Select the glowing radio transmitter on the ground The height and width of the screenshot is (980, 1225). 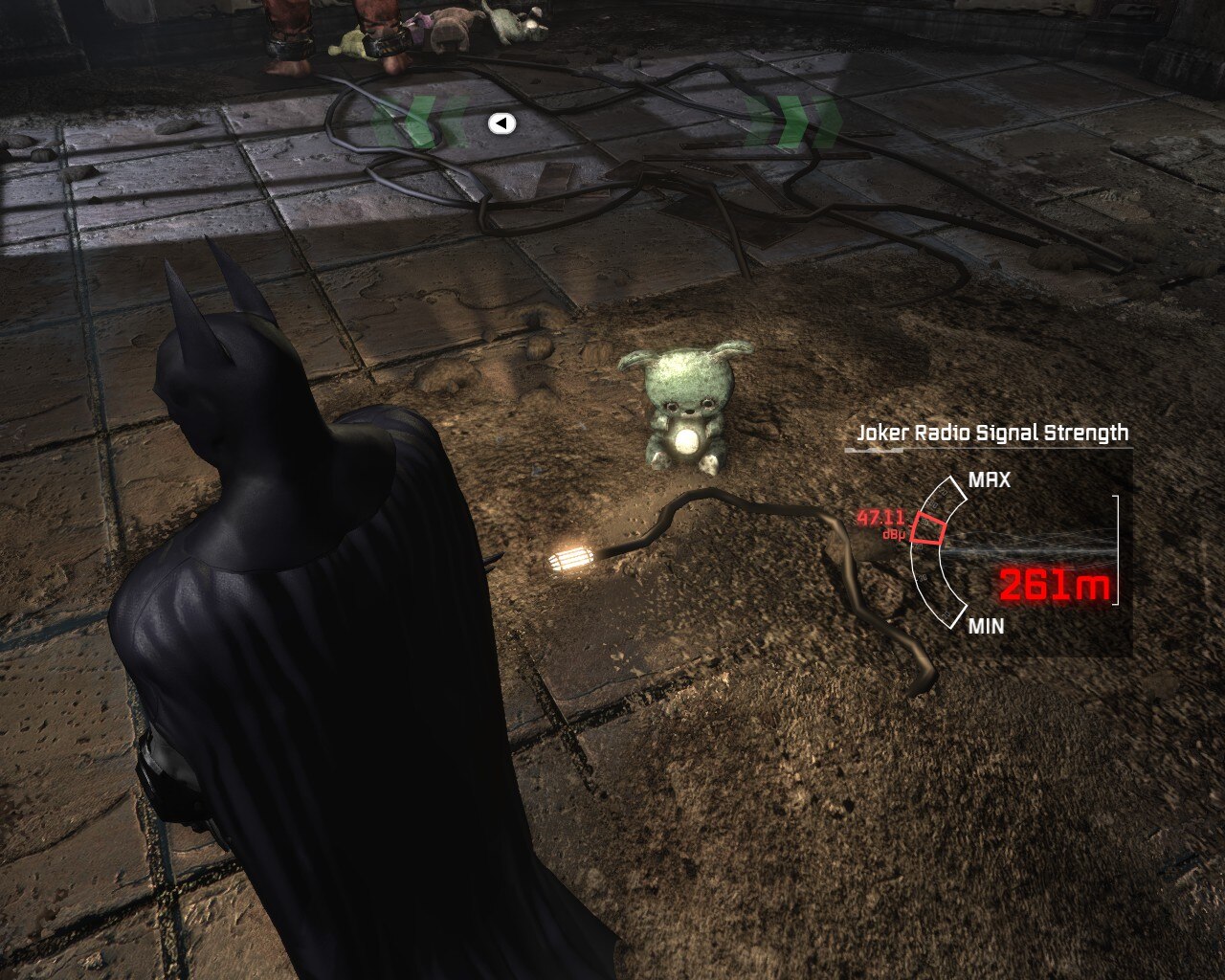pyautogui.click(x=571, y=558)
